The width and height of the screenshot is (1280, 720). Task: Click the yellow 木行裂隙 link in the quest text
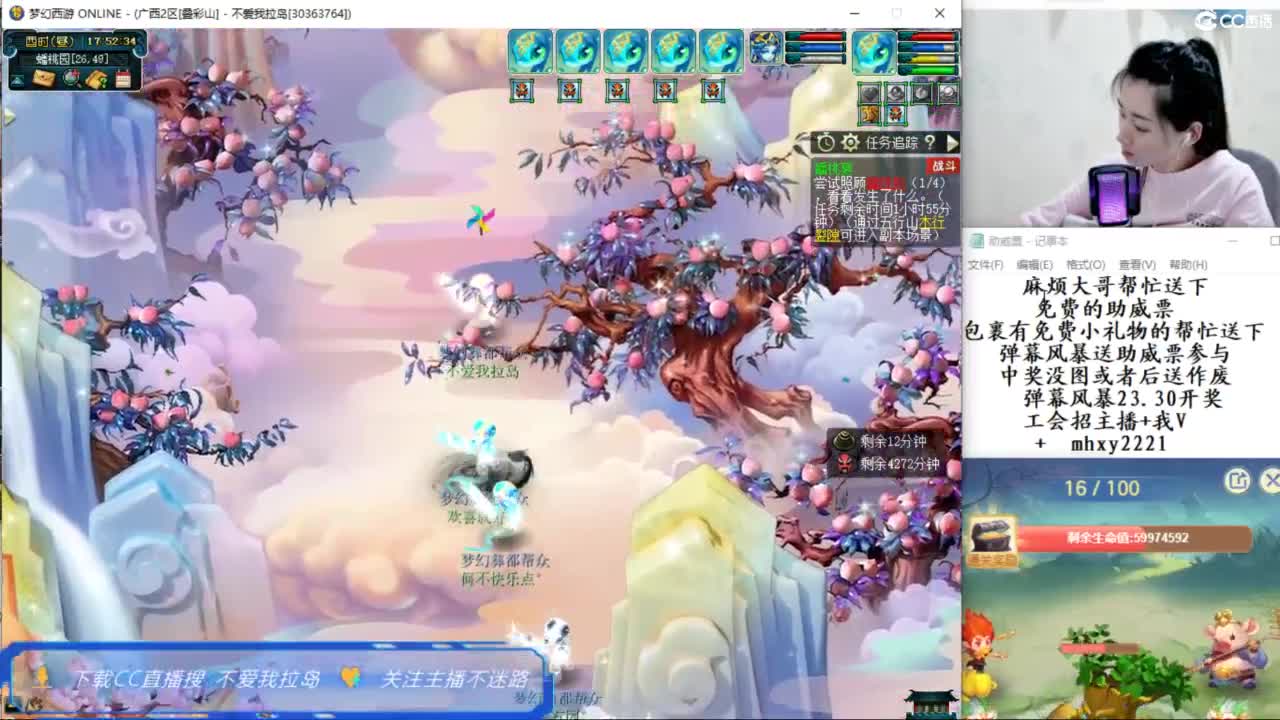tap(933, 222)
